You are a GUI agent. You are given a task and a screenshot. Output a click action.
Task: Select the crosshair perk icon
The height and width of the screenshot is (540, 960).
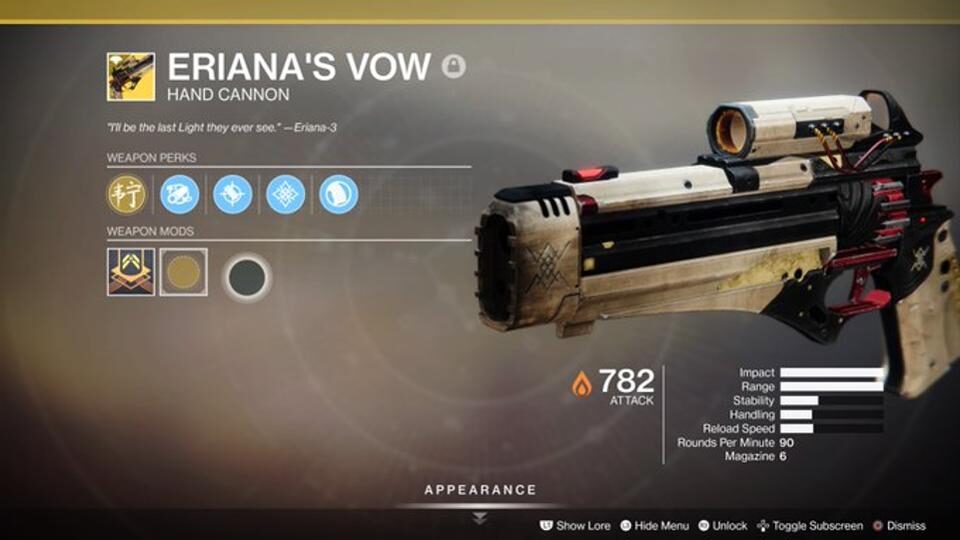[233, 194]
